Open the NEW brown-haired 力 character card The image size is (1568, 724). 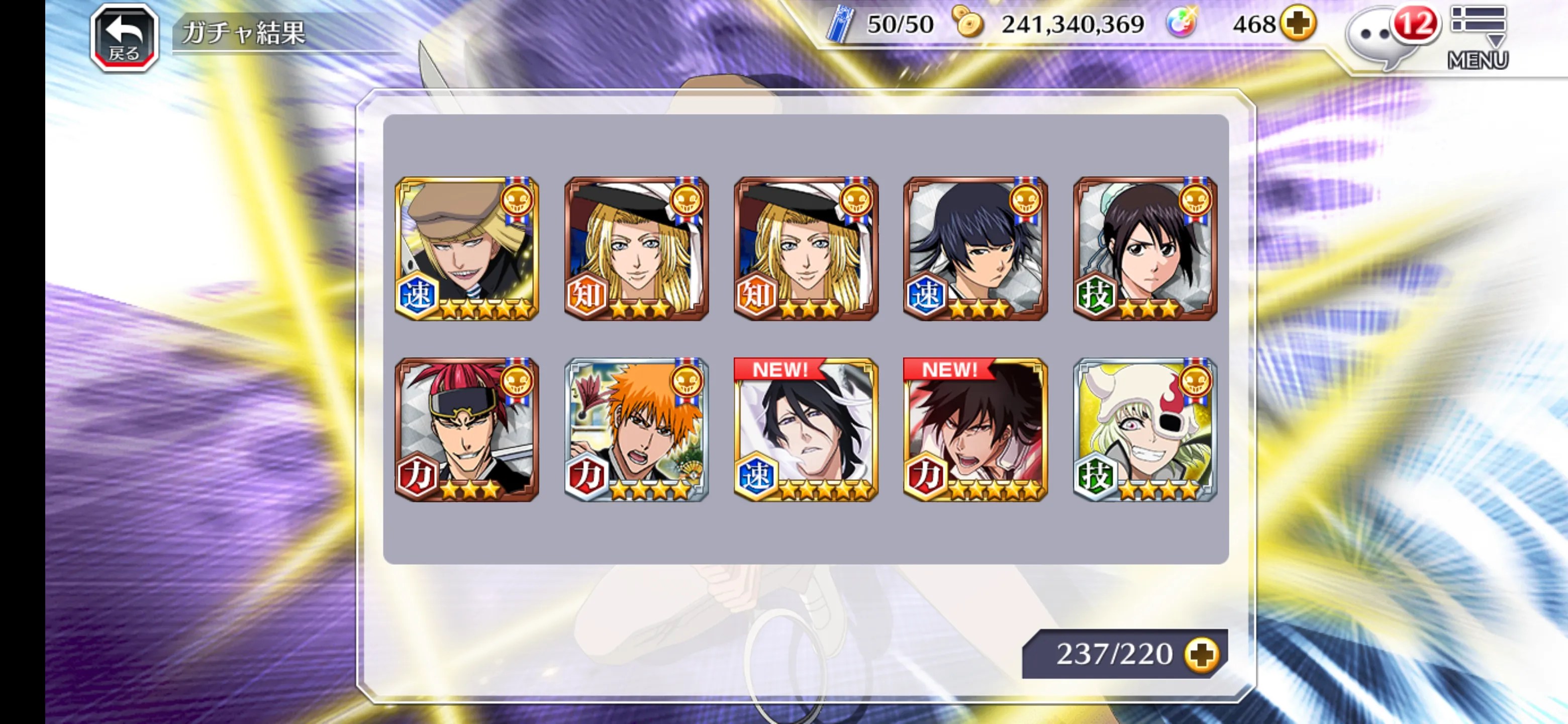click(x=975, y=430)
